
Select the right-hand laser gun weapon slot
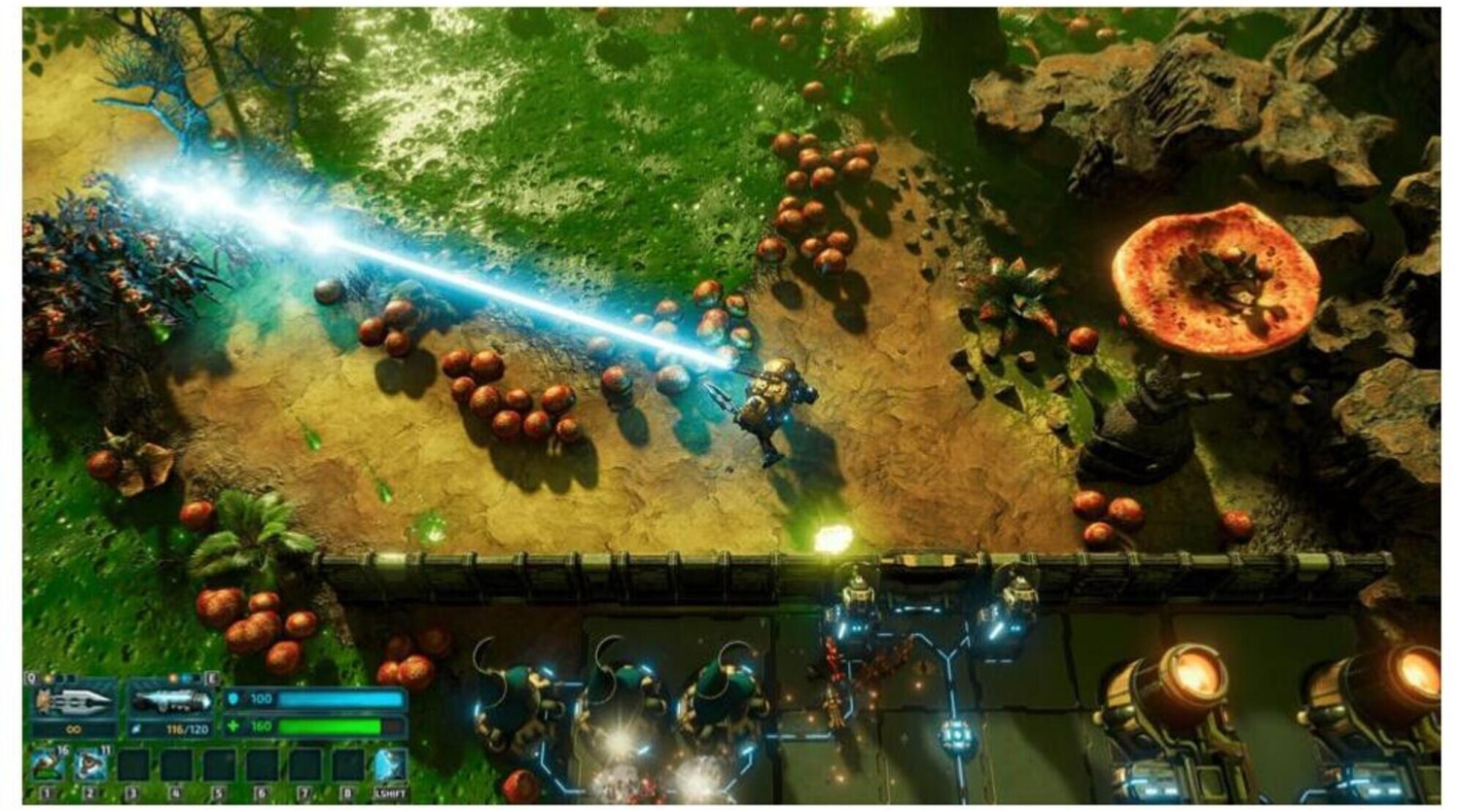point(172,702)
